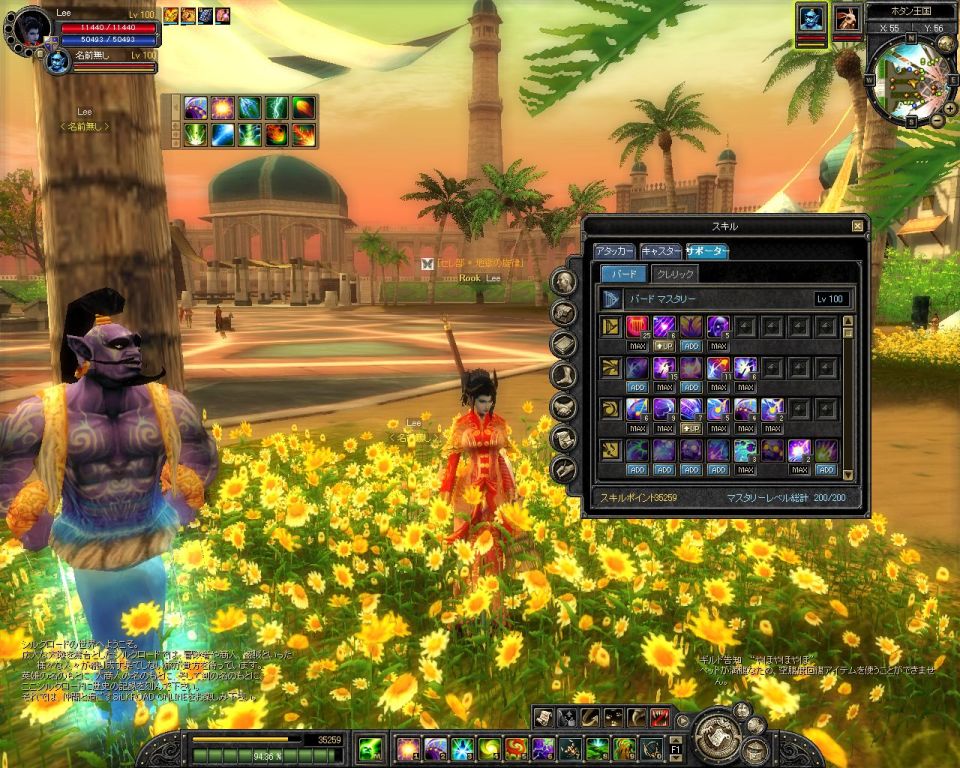Click the Lv 100 bard mastery level button
The width and height of the screenshot is (960, 768).
coord(831,298)
